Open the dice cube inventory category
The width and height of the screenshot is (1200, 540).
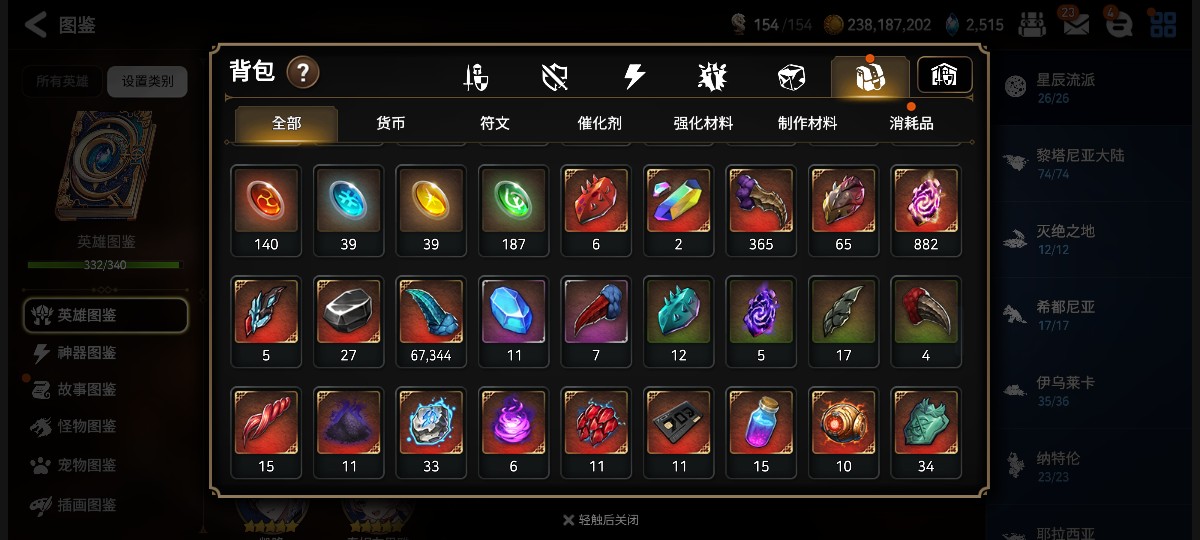[x=791, y=77]
